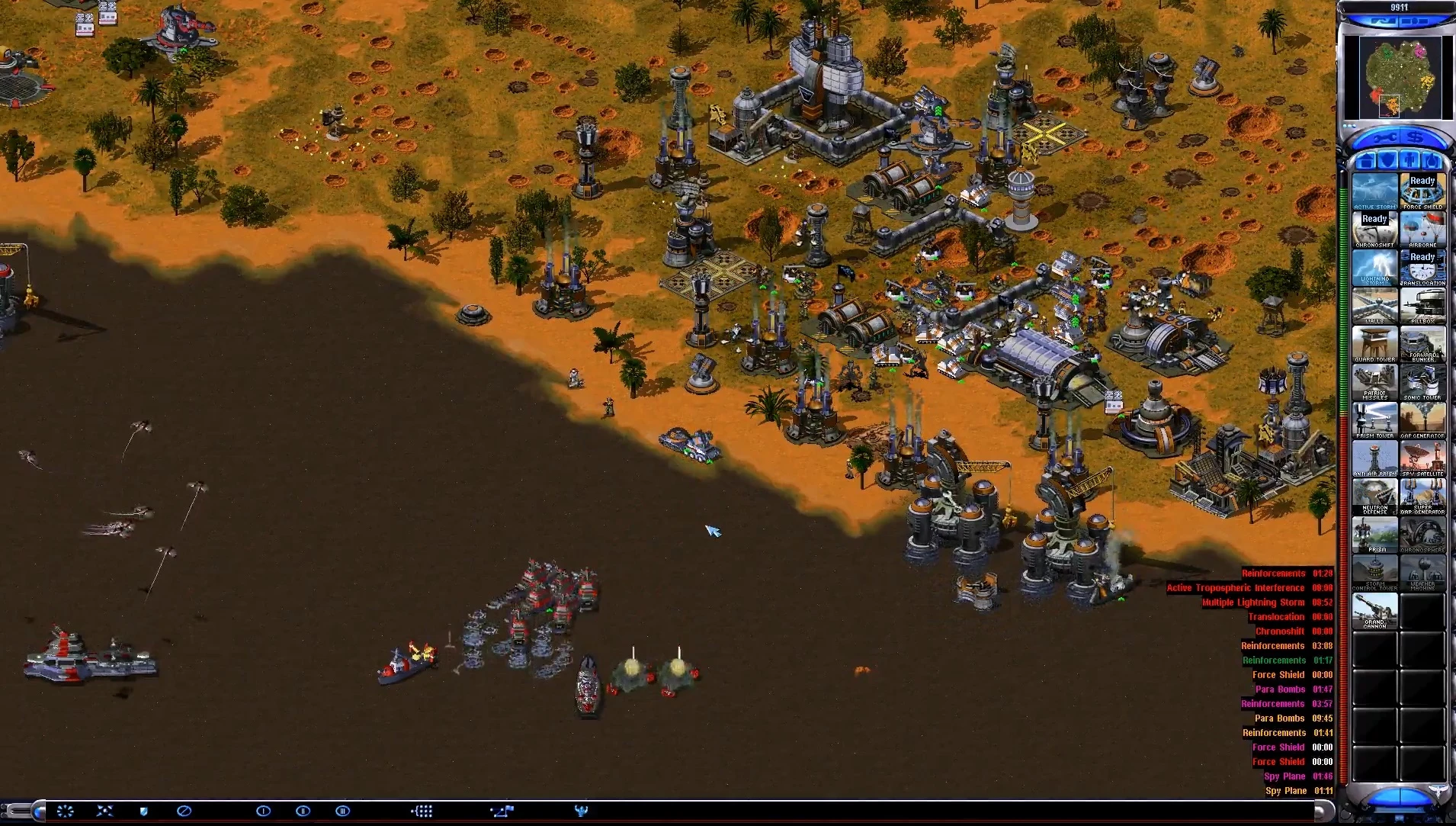Activate the waypoint planning mode button
1456x826 pixels.
(502, 811)
